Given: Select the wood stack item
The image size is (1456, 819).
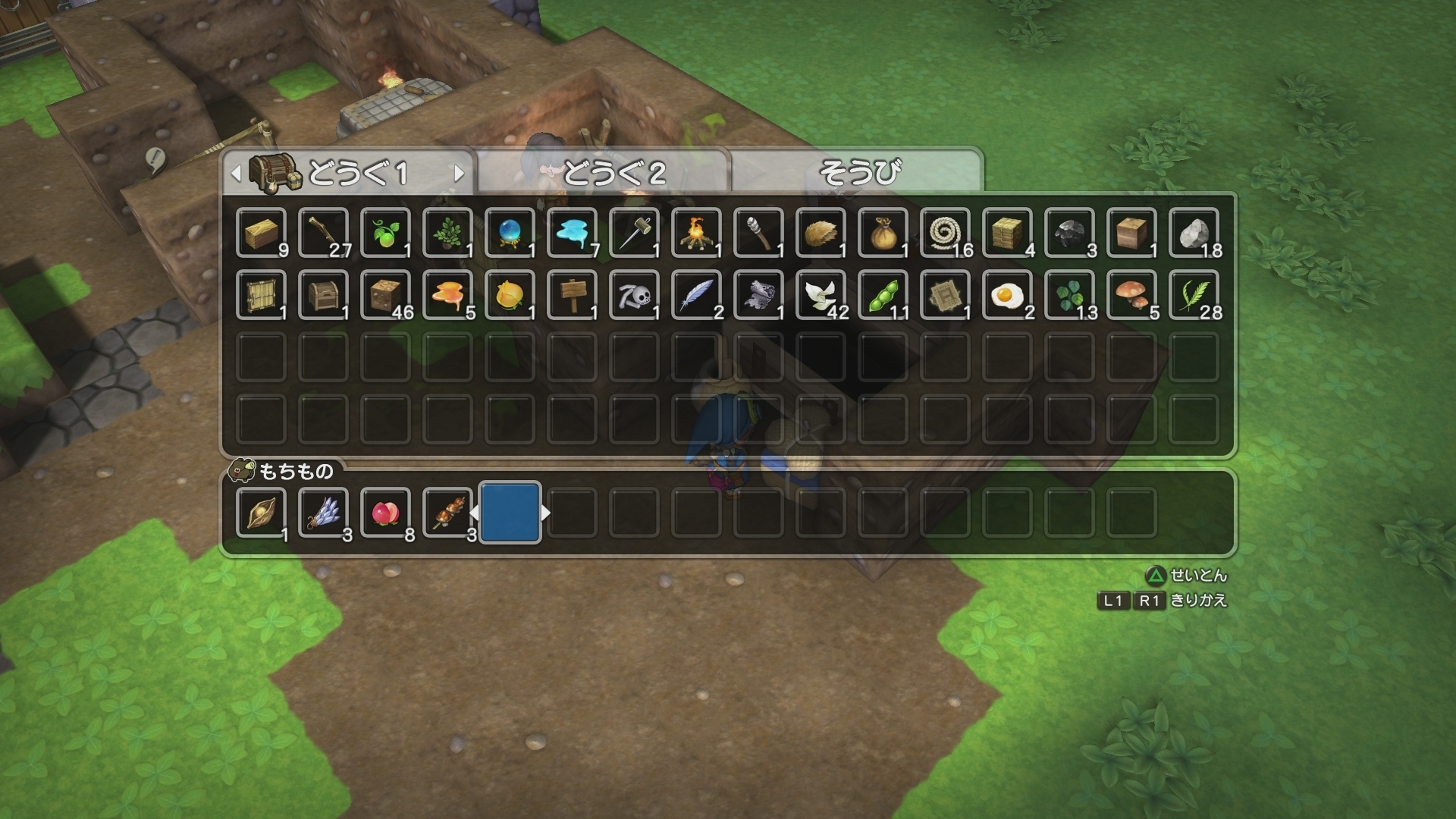Looking at the screenshot, I should tap(262, 234).
